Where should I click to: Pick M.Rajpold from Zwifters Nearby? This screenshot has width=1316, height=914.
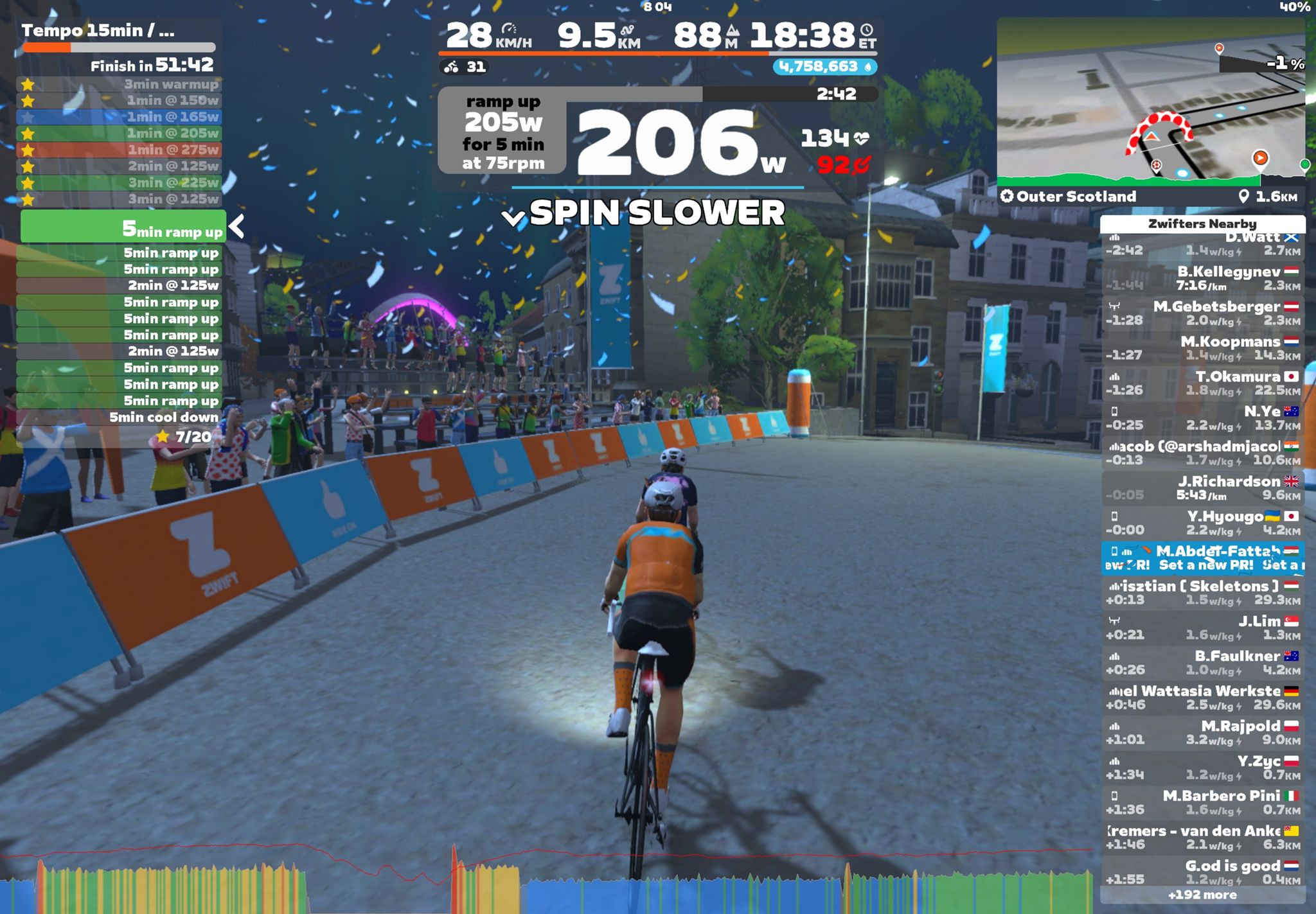(x=1202, y=733)
